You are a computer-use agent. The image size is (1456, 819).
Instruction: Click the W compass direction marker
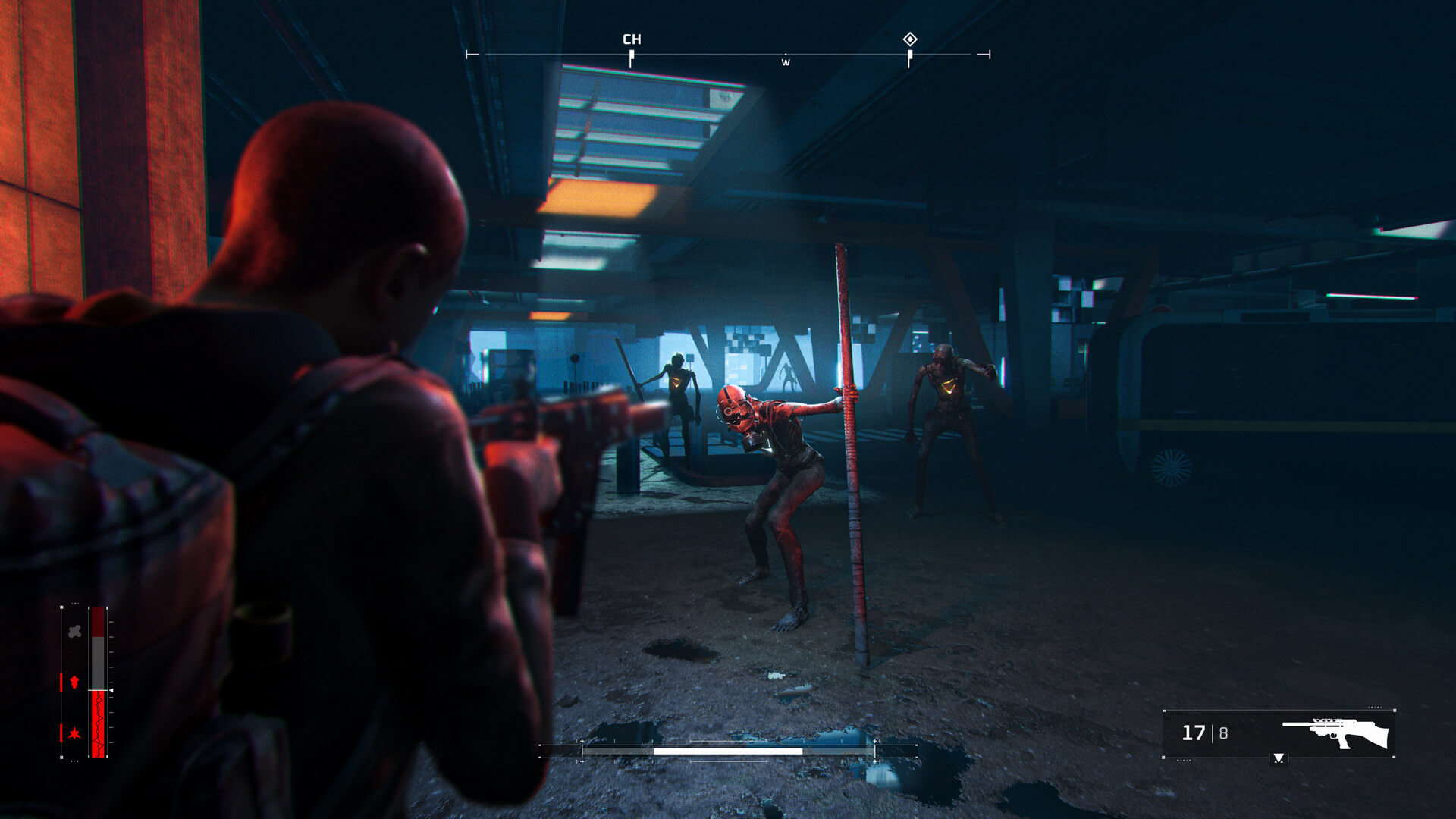[786, 62]
